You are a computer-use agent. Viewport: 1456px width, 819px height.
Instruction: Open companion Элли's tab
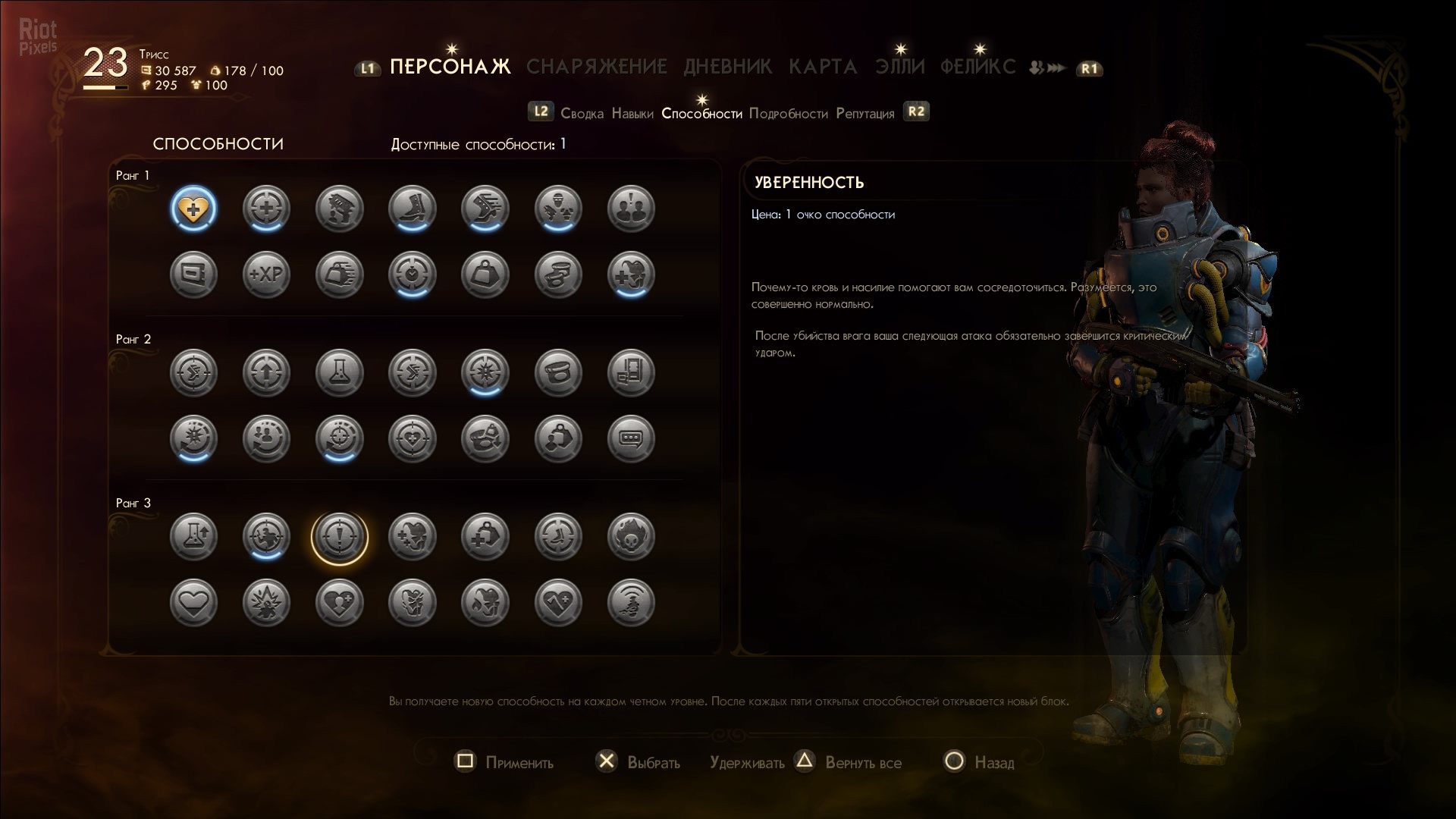[900, 67]
